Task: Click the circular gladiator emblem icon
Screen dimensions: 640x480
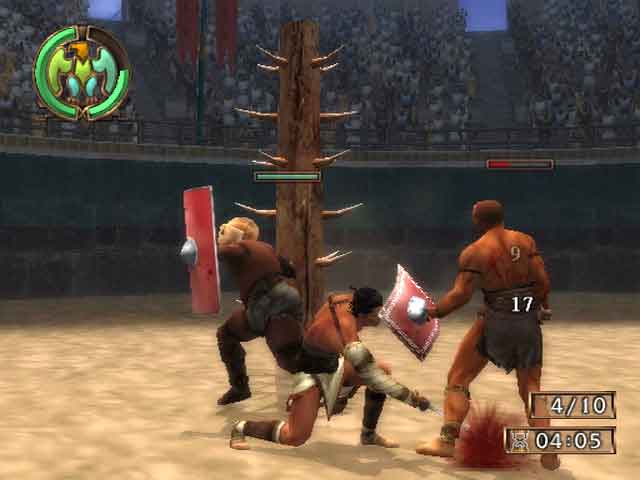Action: pos(81,73)
